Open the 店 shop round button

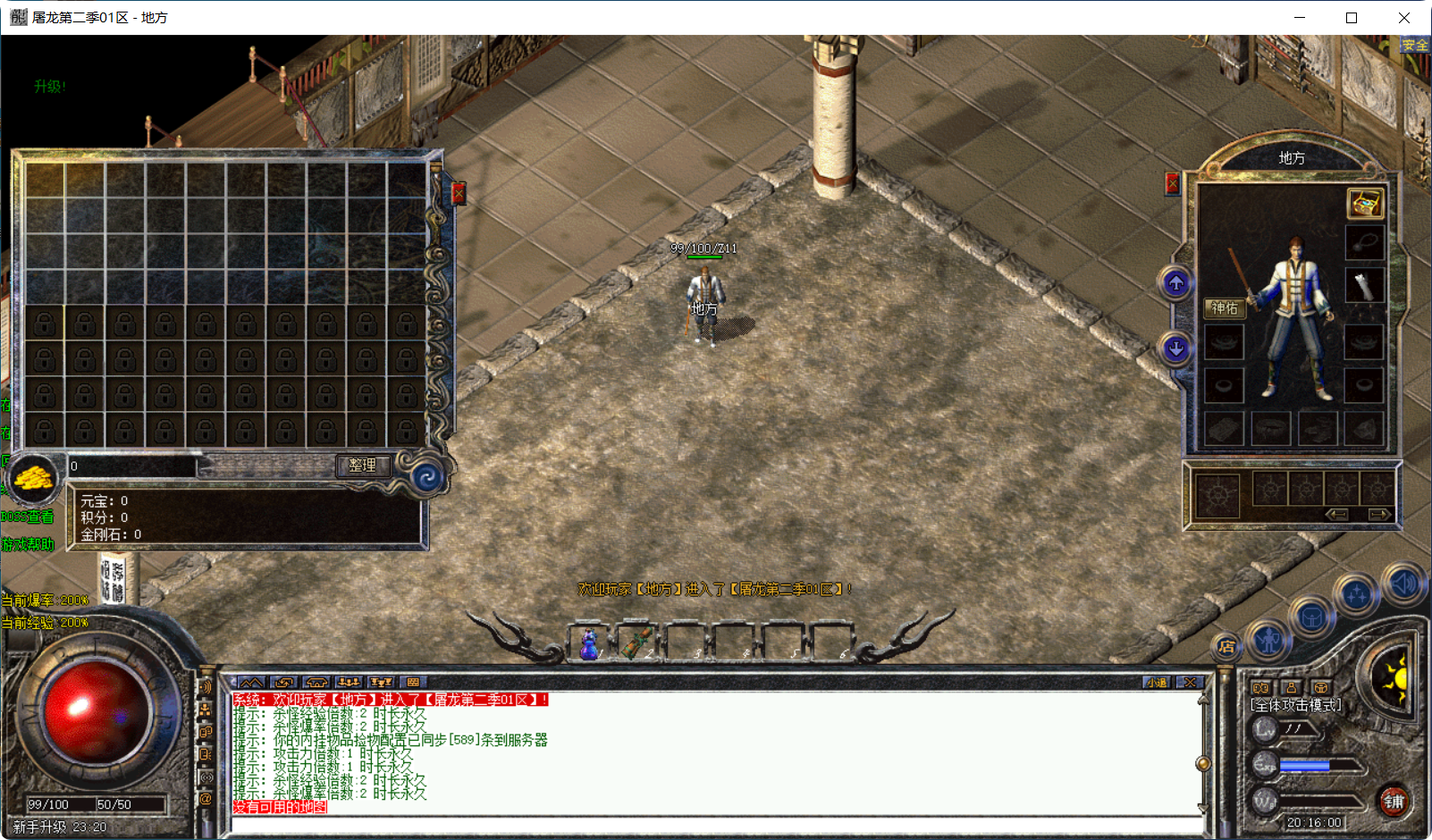pos(1226,646)
